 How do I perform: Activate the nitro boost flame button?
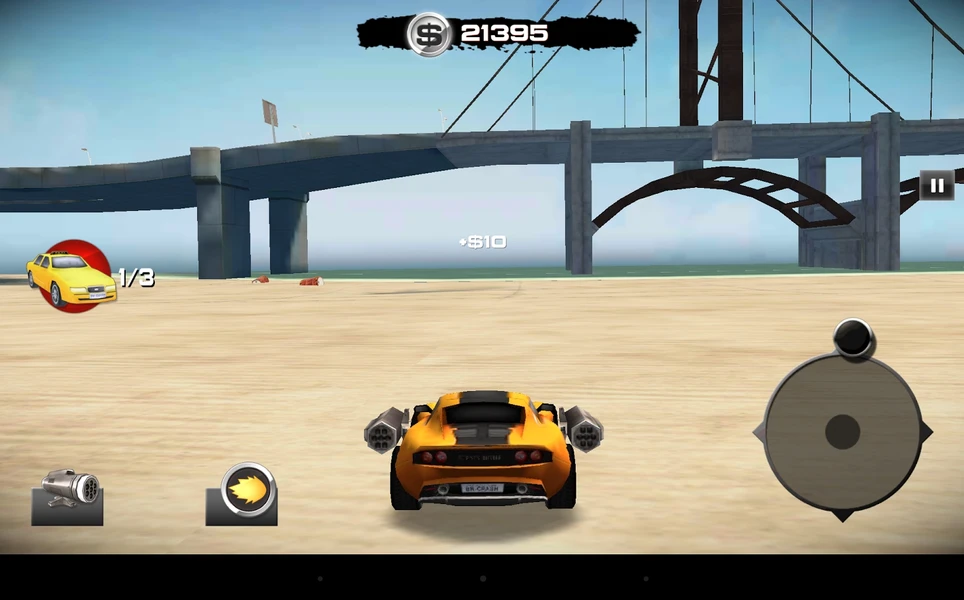tap(243, 494)
